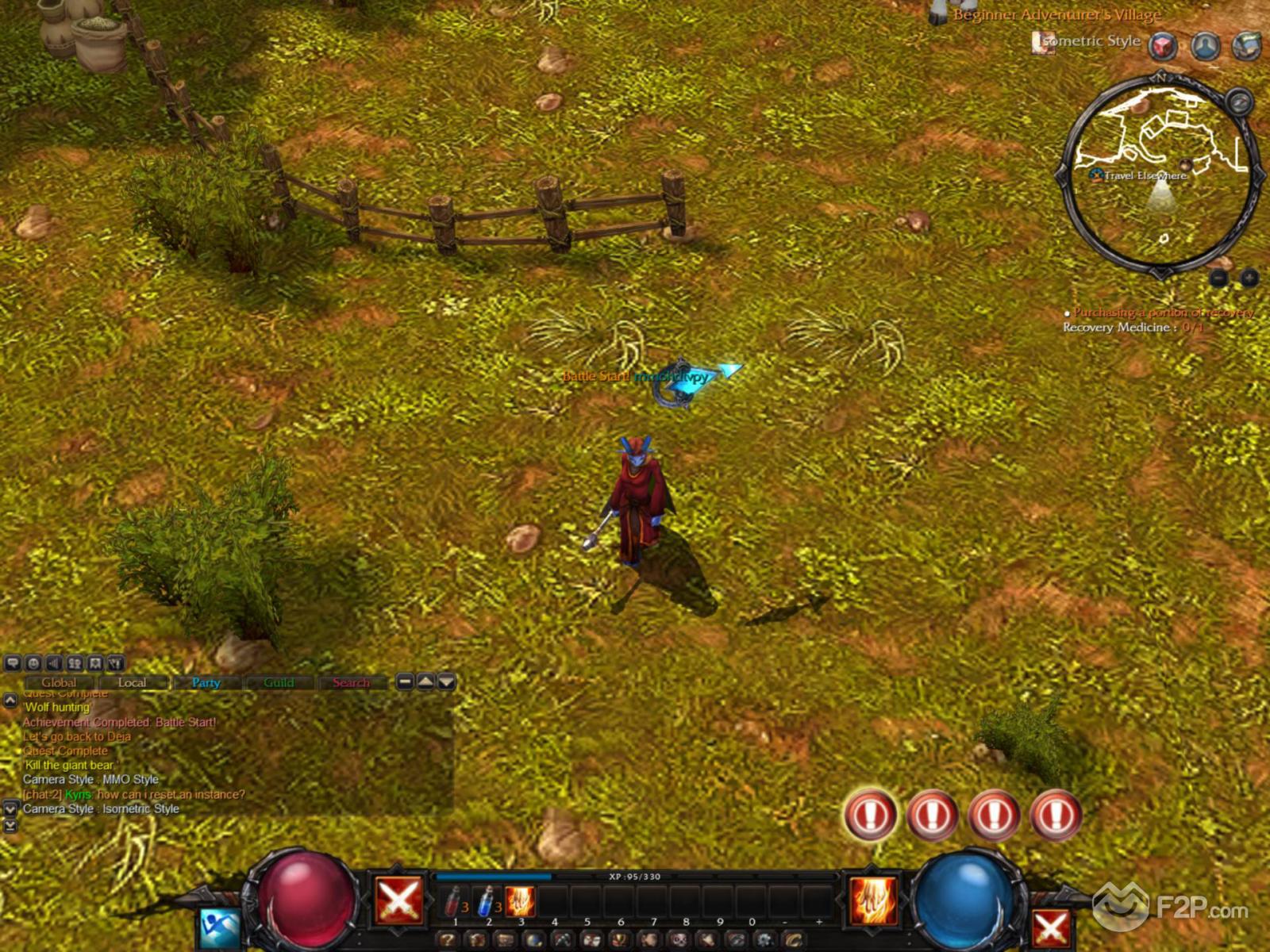Select the Party chat tab
Image resolution: width=1270 pixels, height=952 pixels.
(x=206, y=682)
